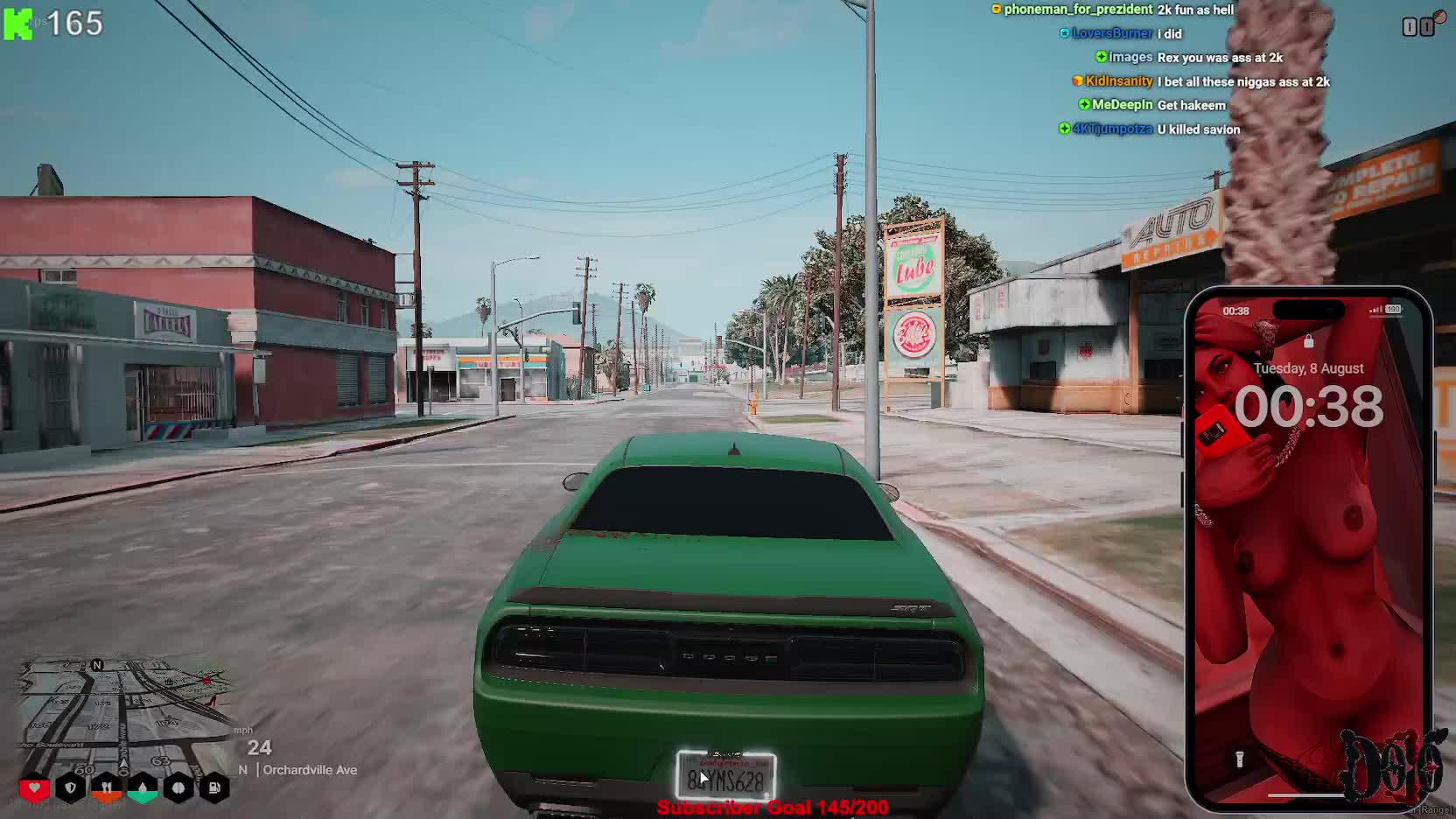Select the red heart health icon
Image resolution: width=1456 pixels, height=819 pixels.
coord(35,788)
